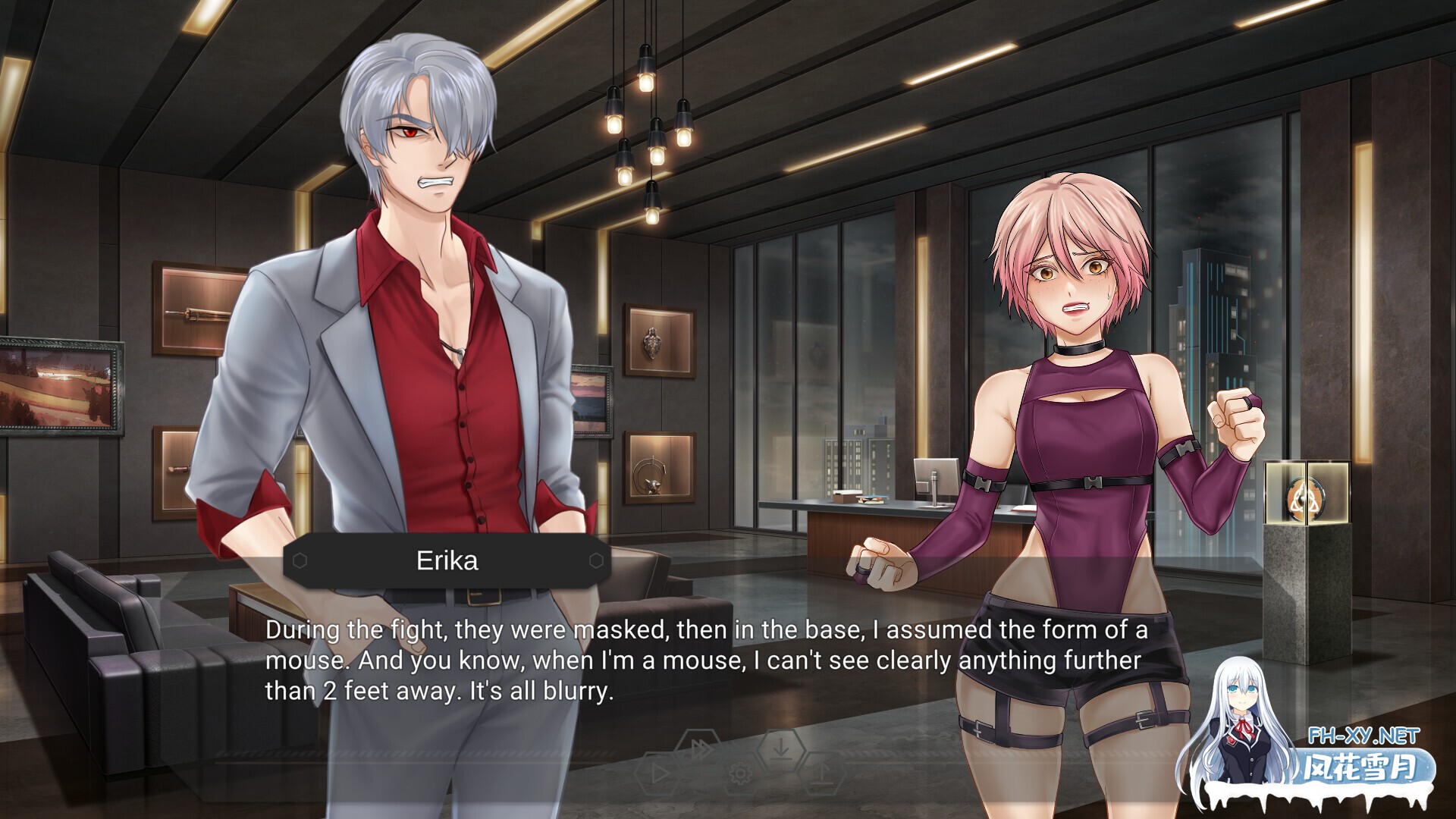Save the game with the down-arrow hexagon
Viewport: 1456px width, 819px height.
(x=781, y=749)
